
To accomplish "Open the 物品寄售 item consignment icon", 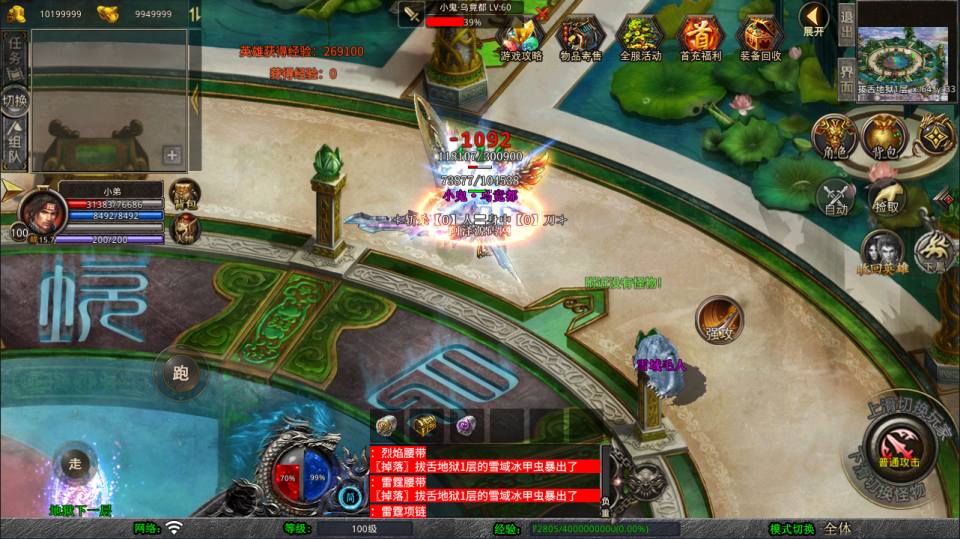I will (582, 36).
